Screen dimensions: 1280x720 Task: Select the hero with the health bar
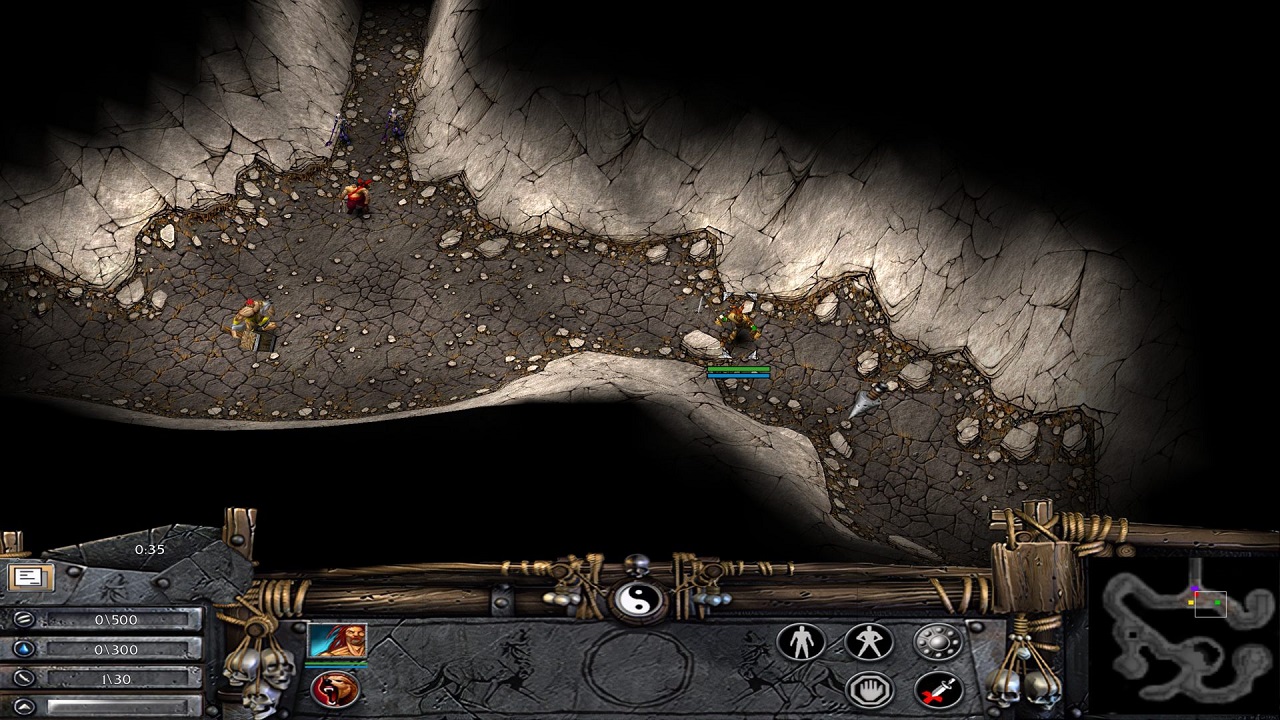coord(738,328)
